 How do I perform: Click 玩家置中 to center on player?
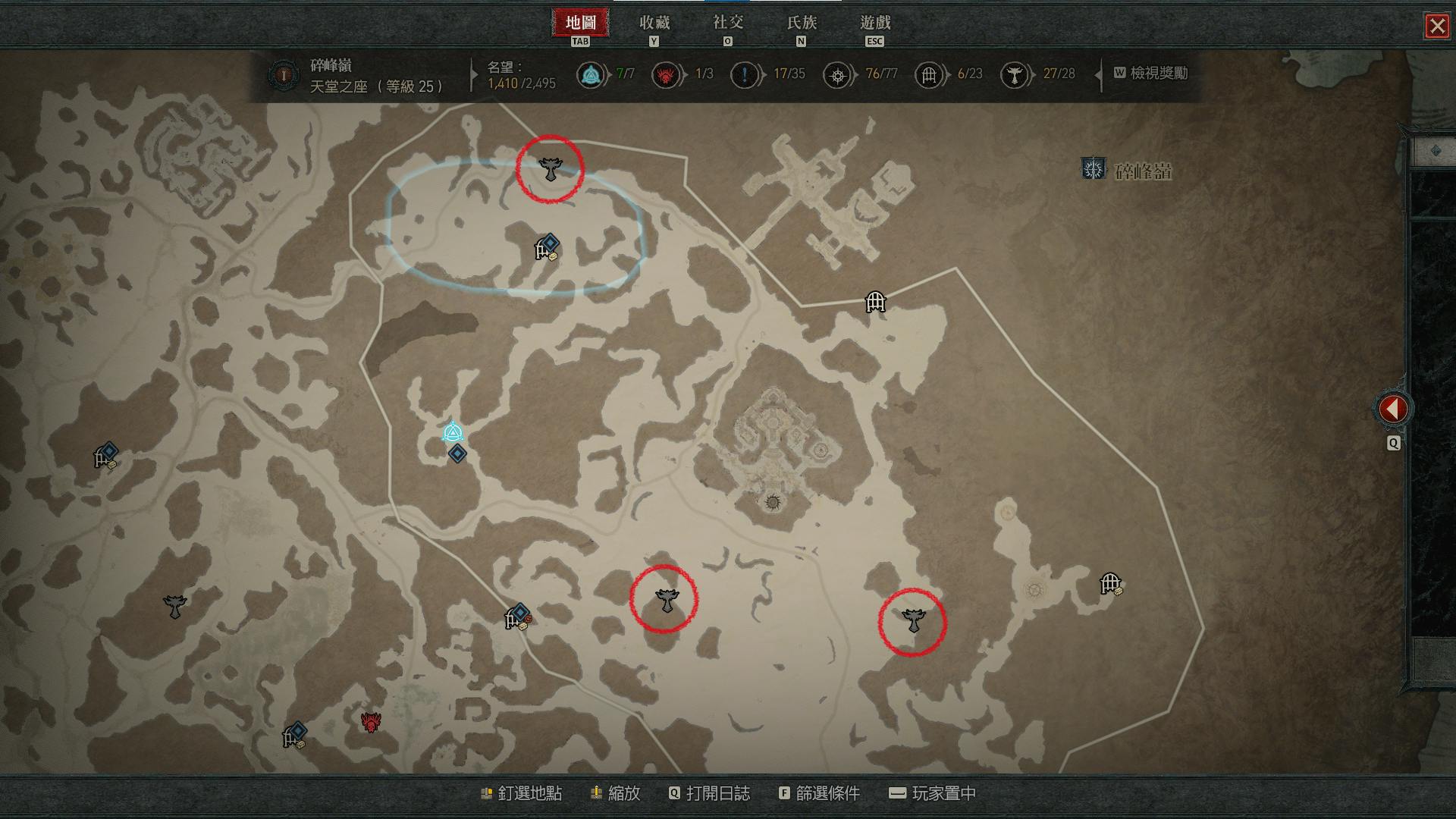pyautogui.click(x=932, y=793)
